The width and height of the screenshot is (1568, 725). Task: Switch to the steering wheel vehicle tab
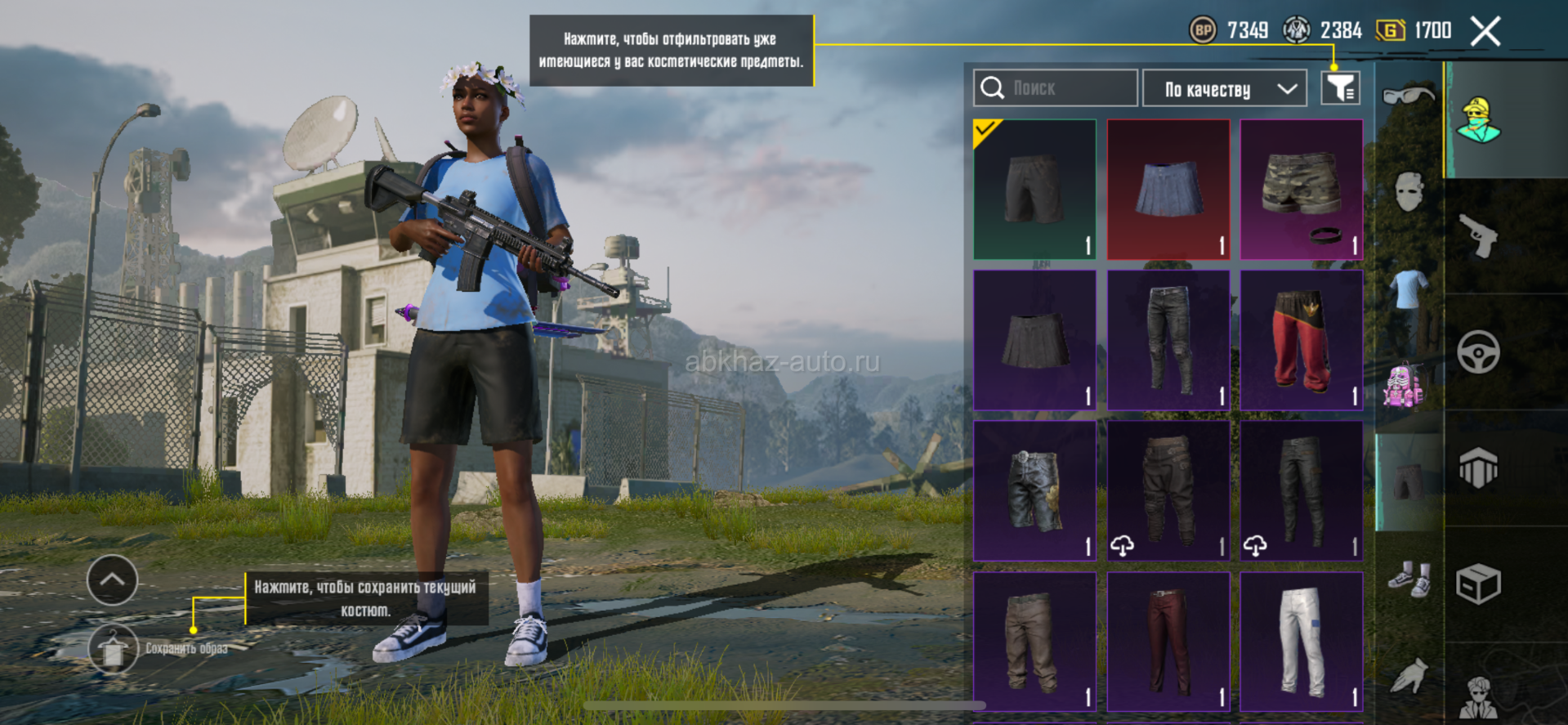point(1478,353)
